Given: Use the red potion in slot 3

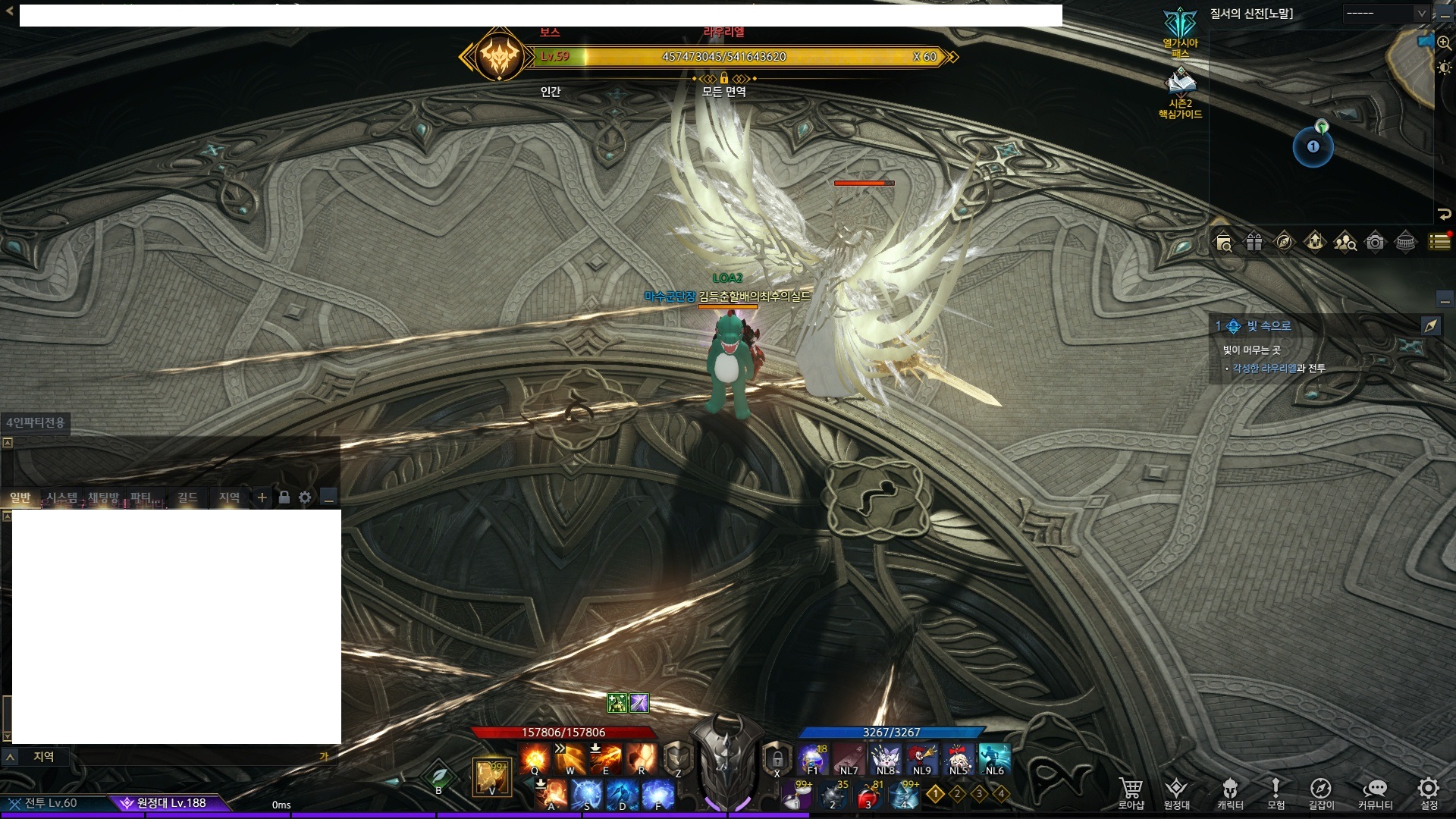Looking at the screenshot, I should pyautogui.click(x=868, y=796).
